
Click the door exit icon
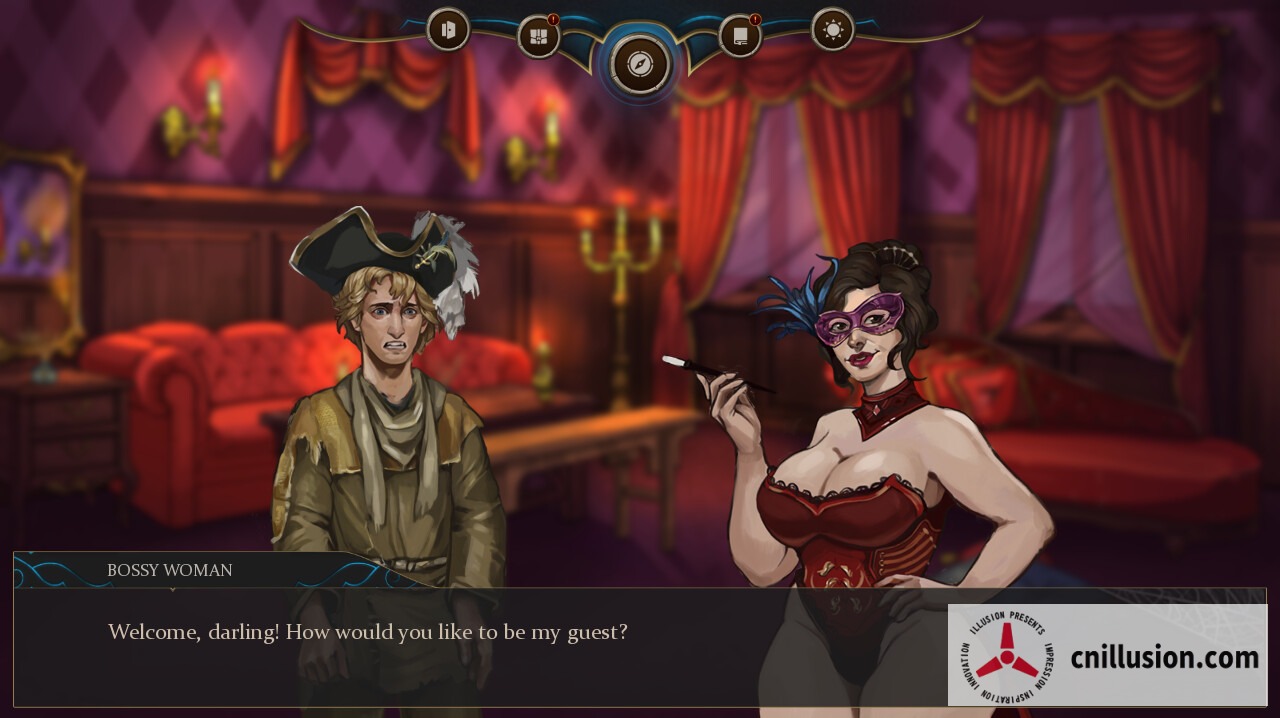click(448, 29)
